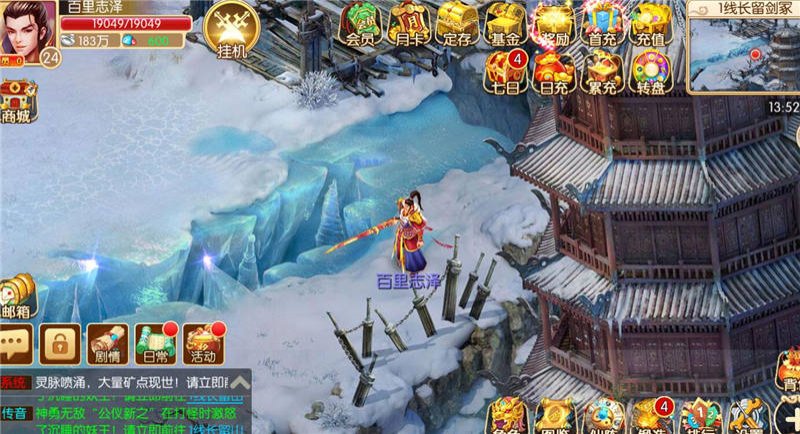Open the minimap of 长留剑冢
The height and width of the screenshot is (434, 800).
744,52
